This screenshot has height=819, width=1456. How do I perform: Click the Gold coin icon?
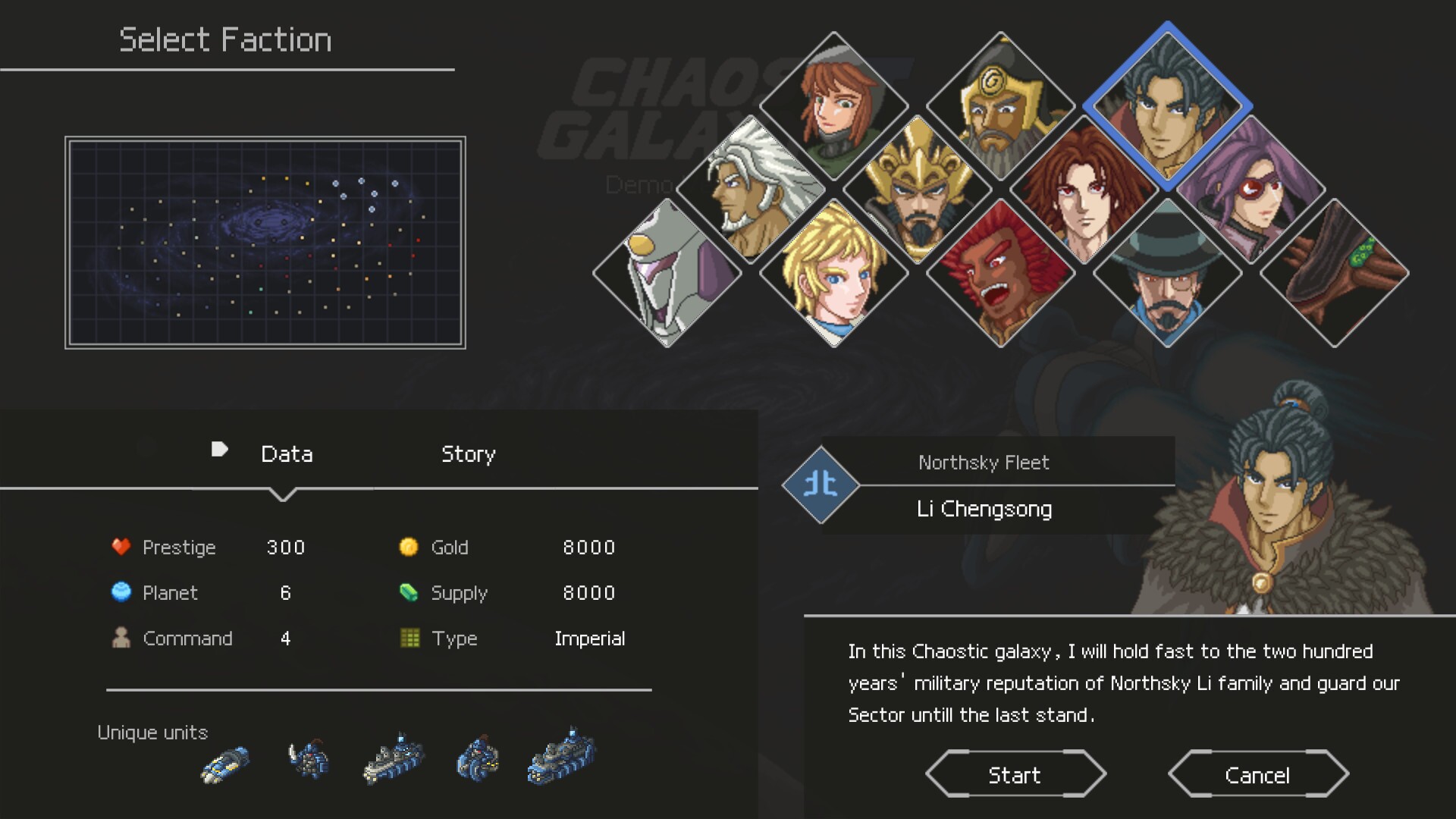tap(409, 547)
